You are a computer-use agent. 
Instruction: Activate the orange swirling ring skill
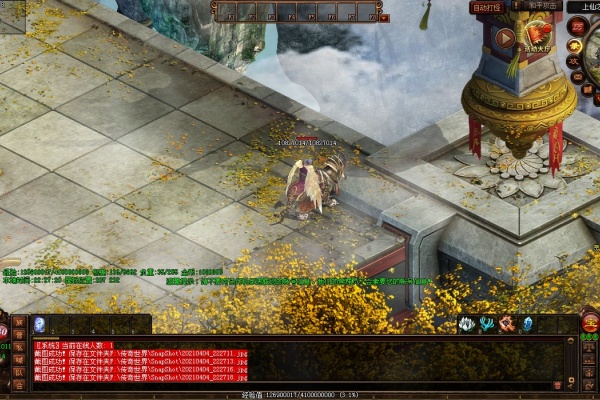coord(507,324)
